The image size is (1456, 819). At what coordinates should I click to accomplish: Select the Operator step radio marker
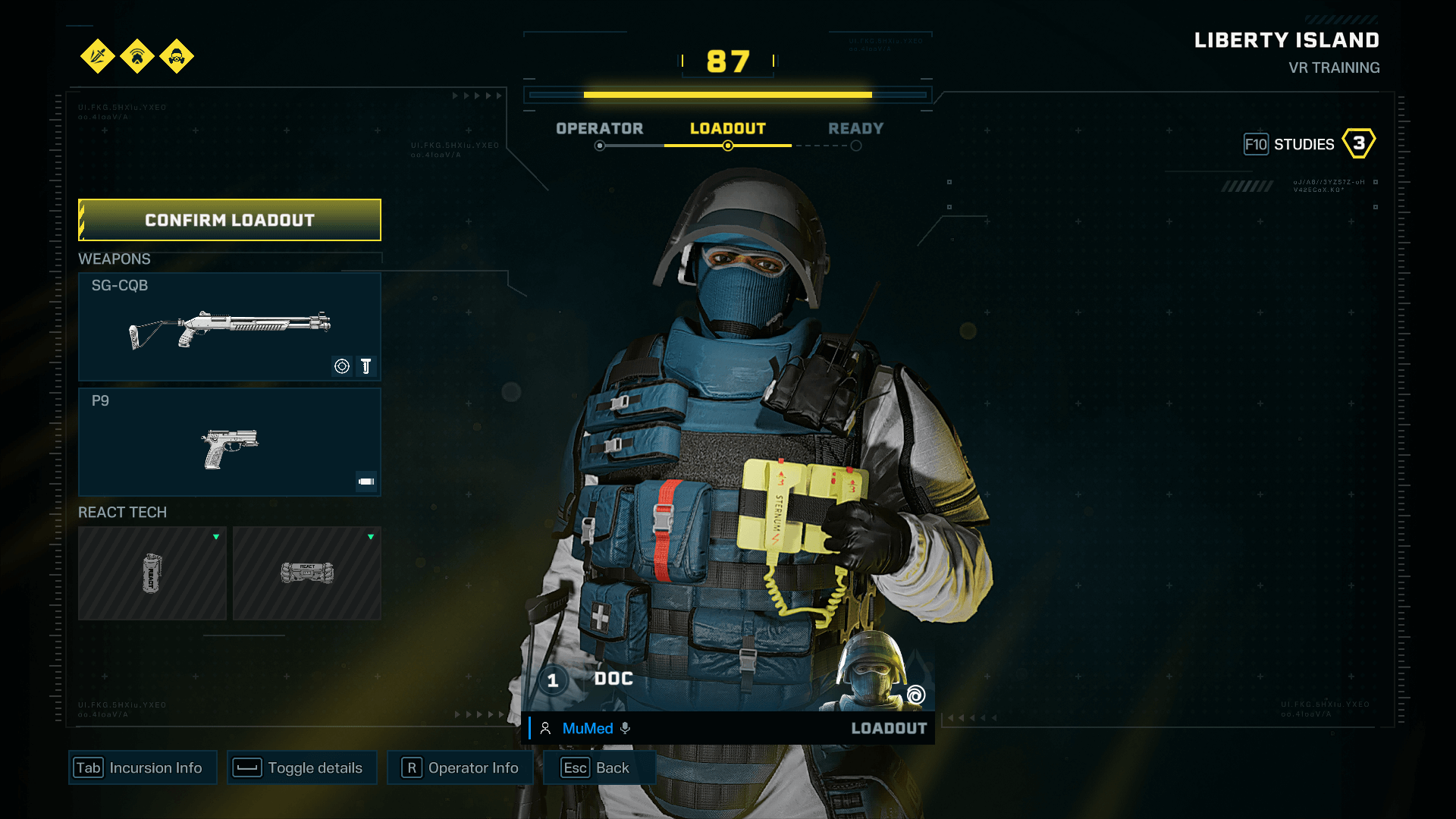(599, 145)
